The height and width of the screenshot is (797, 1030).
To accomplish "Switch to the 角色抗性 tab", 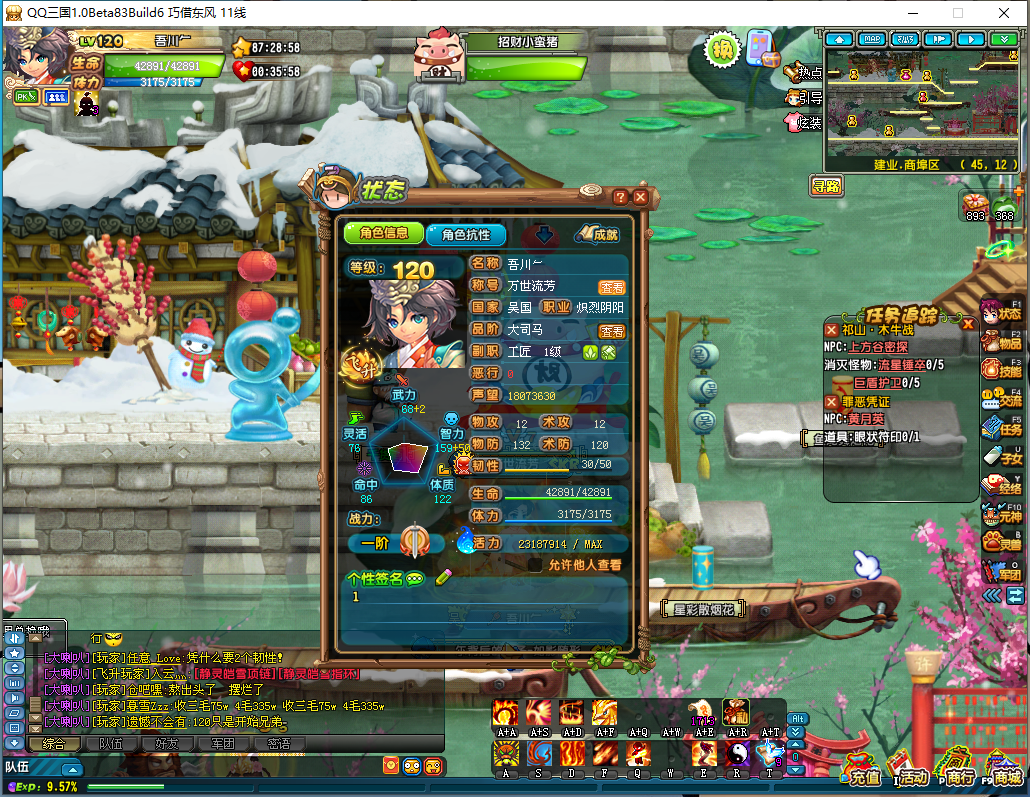I will pos(465,234).
